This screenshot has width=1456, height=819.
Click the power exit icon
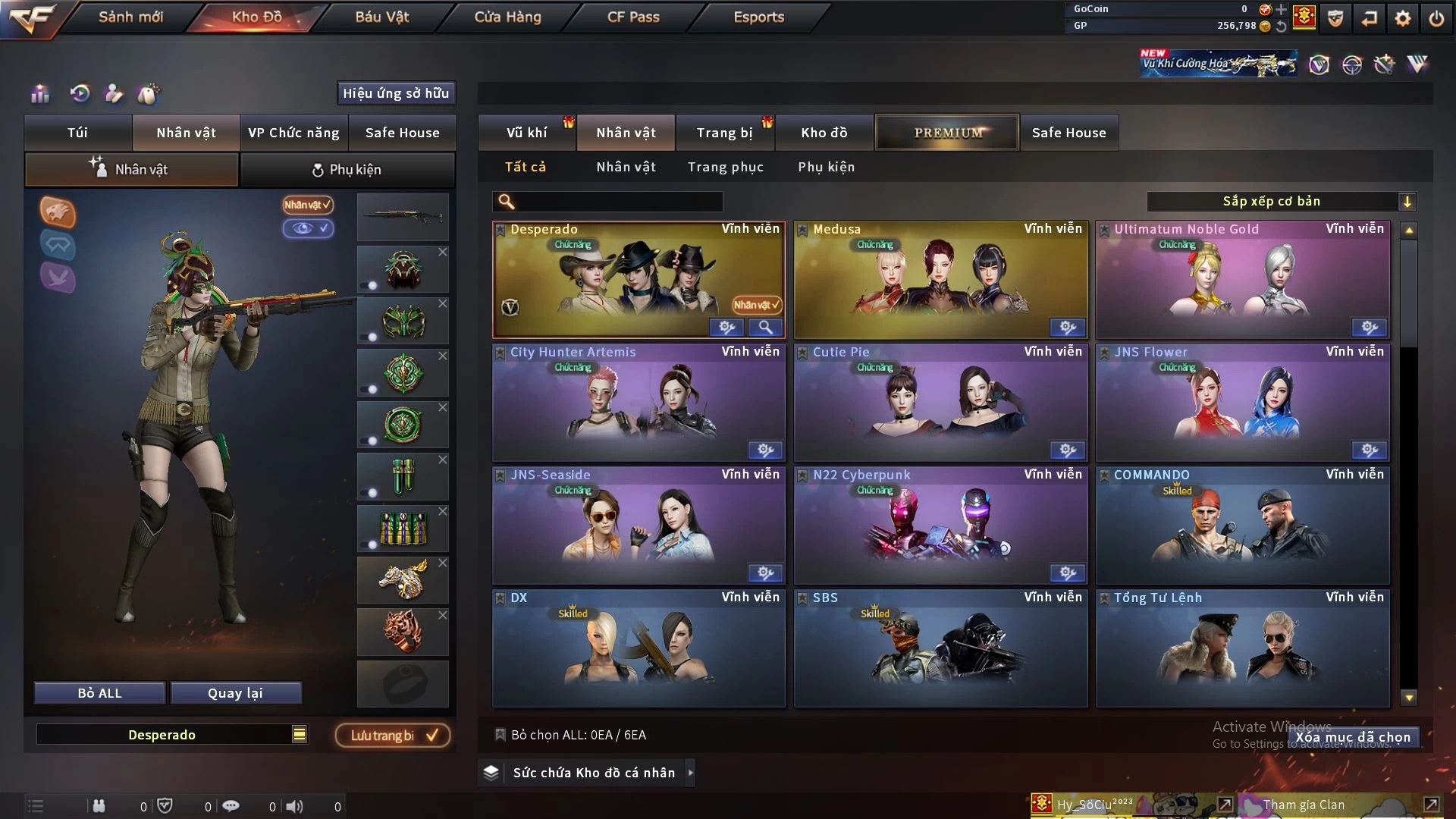click(1436, 18)
